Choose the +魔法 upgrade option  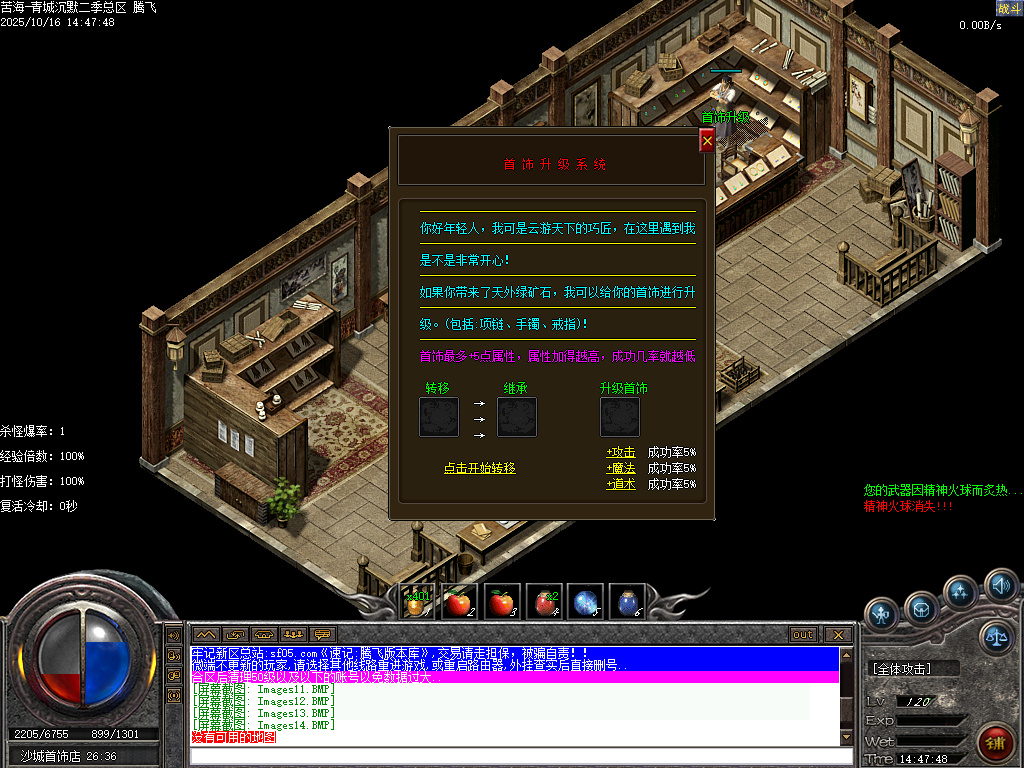pos(621,468)
